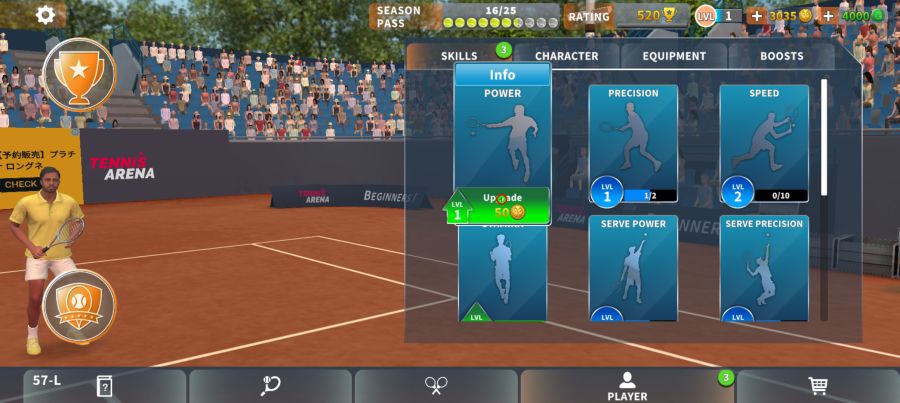Switch to the Character tab

click(566, 56)
